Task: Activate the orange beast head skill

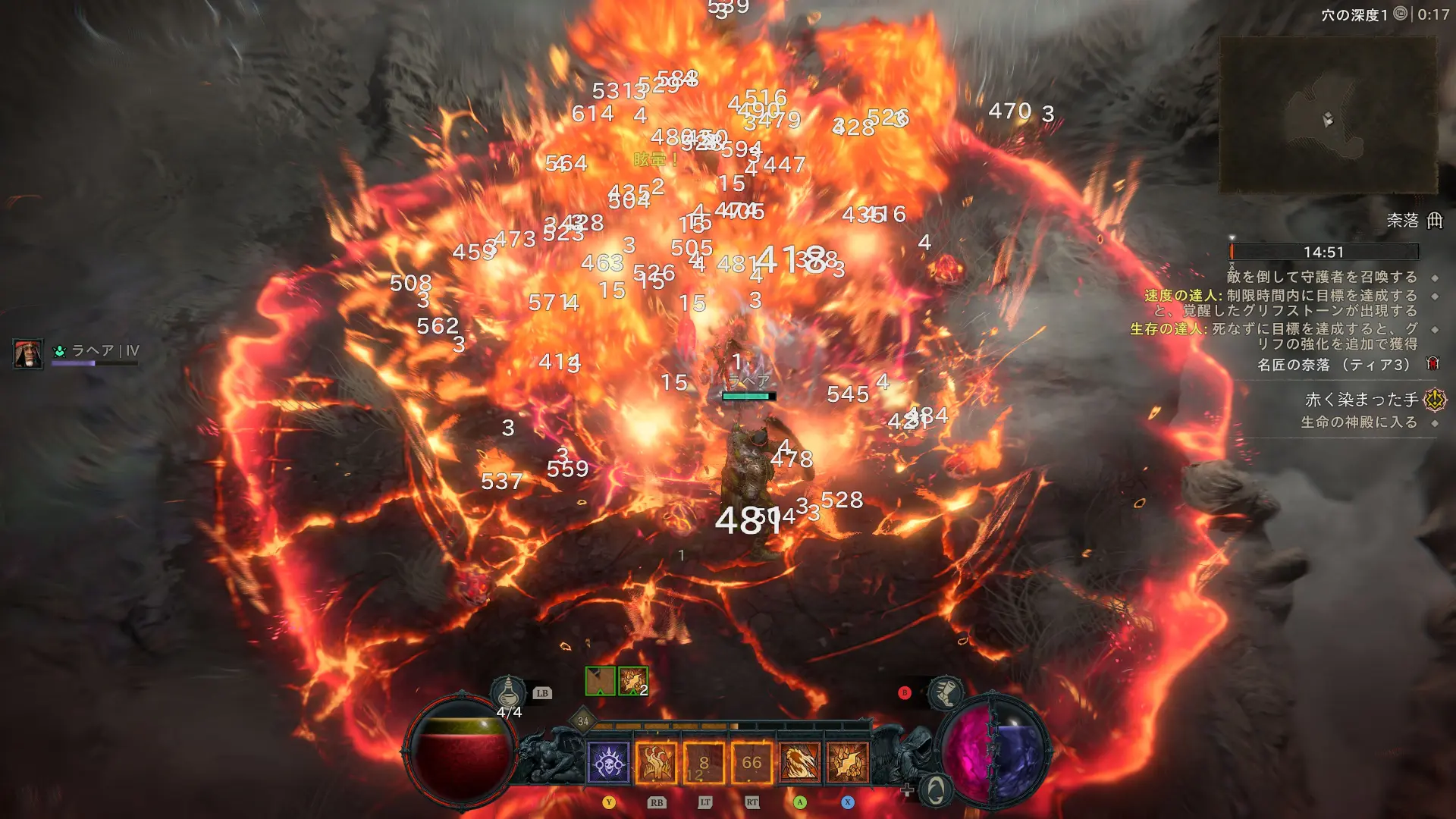Action: (799, 763)
